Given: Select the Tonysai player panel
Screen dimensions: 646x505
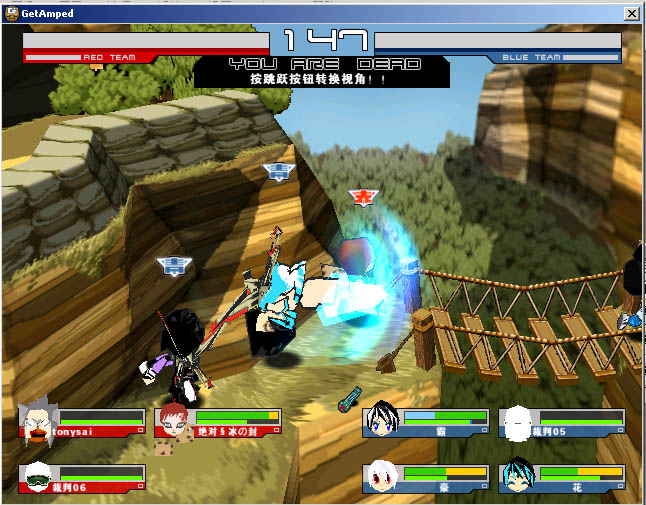Looking at the screenshot, I should pos(82,422).
